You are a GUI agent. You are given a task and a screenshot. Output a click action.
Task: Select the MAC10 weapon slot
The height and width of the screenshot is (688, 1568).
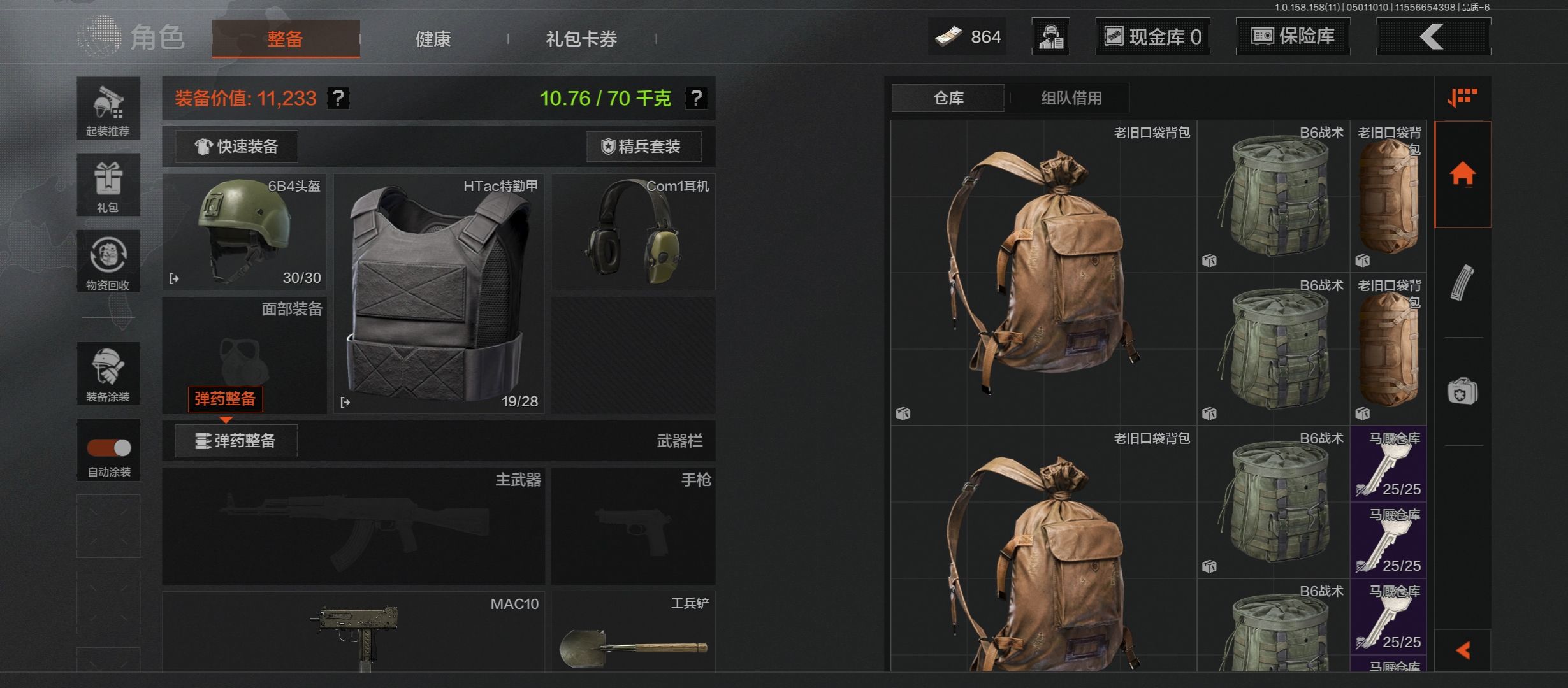tap(354, 631)
